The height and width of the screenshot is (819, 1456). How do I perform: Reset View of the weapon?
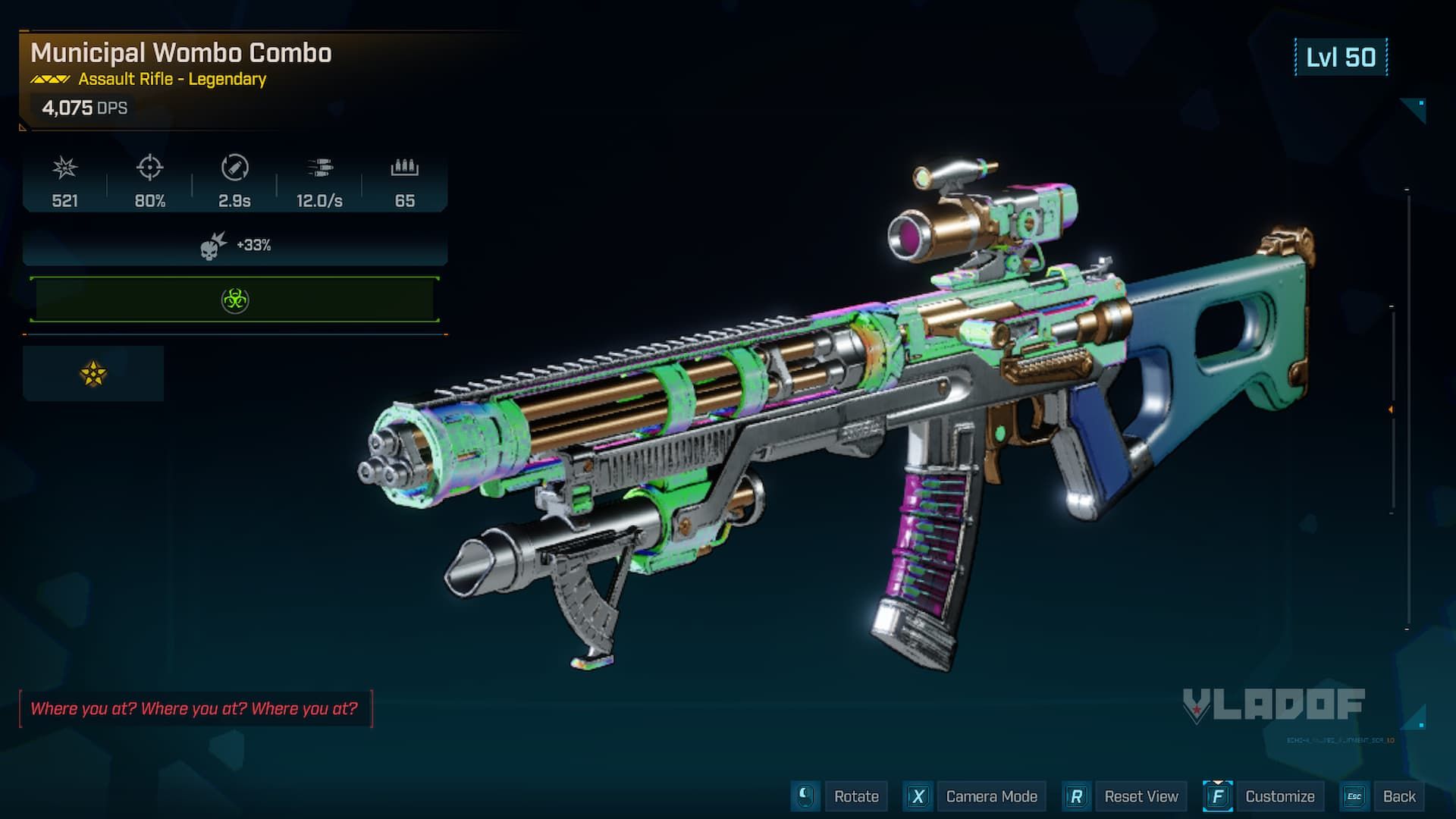(x=1141, y=796)
